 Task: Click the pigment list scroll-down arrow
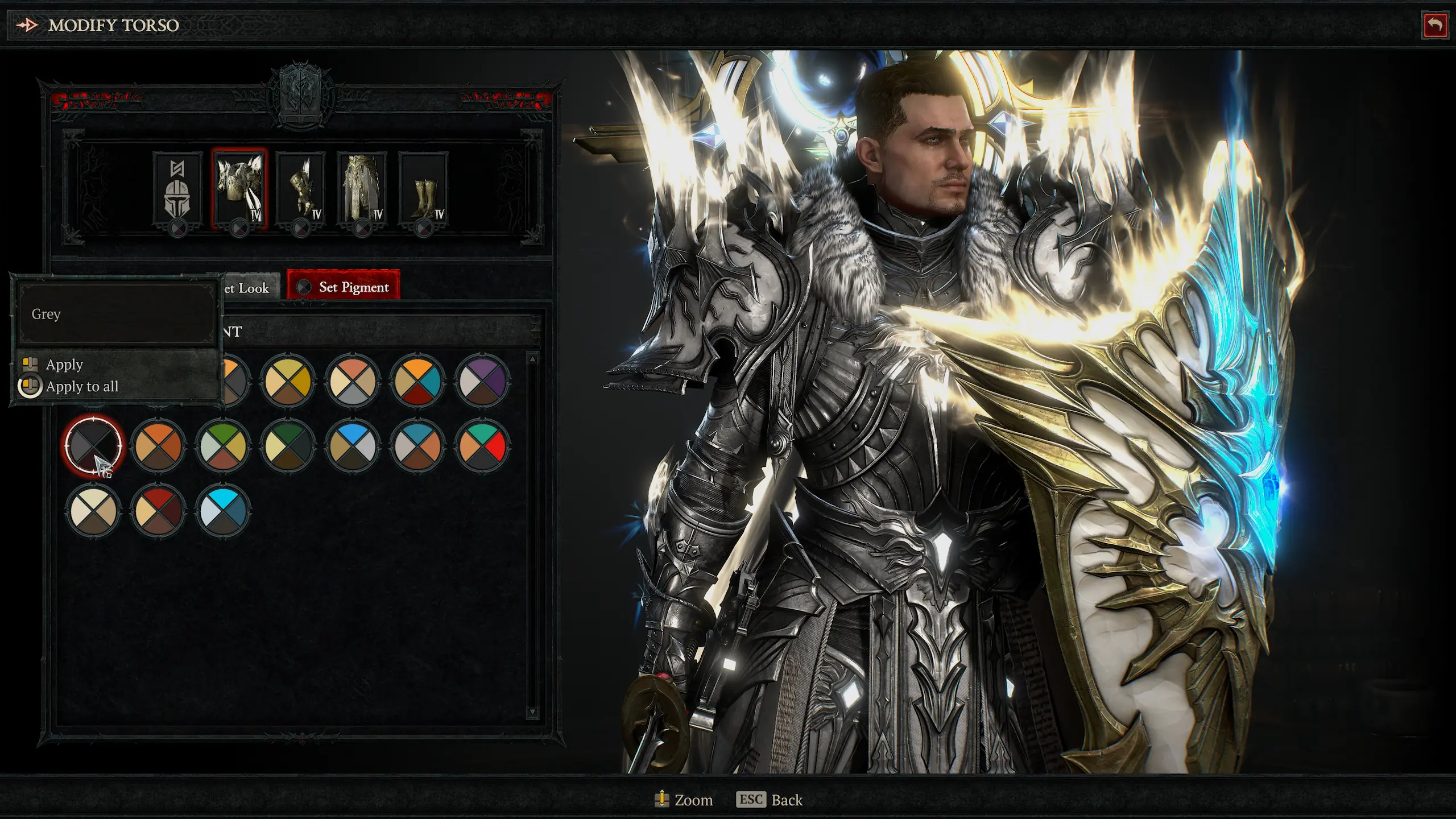pyautogui.click(x=532, y=712)
